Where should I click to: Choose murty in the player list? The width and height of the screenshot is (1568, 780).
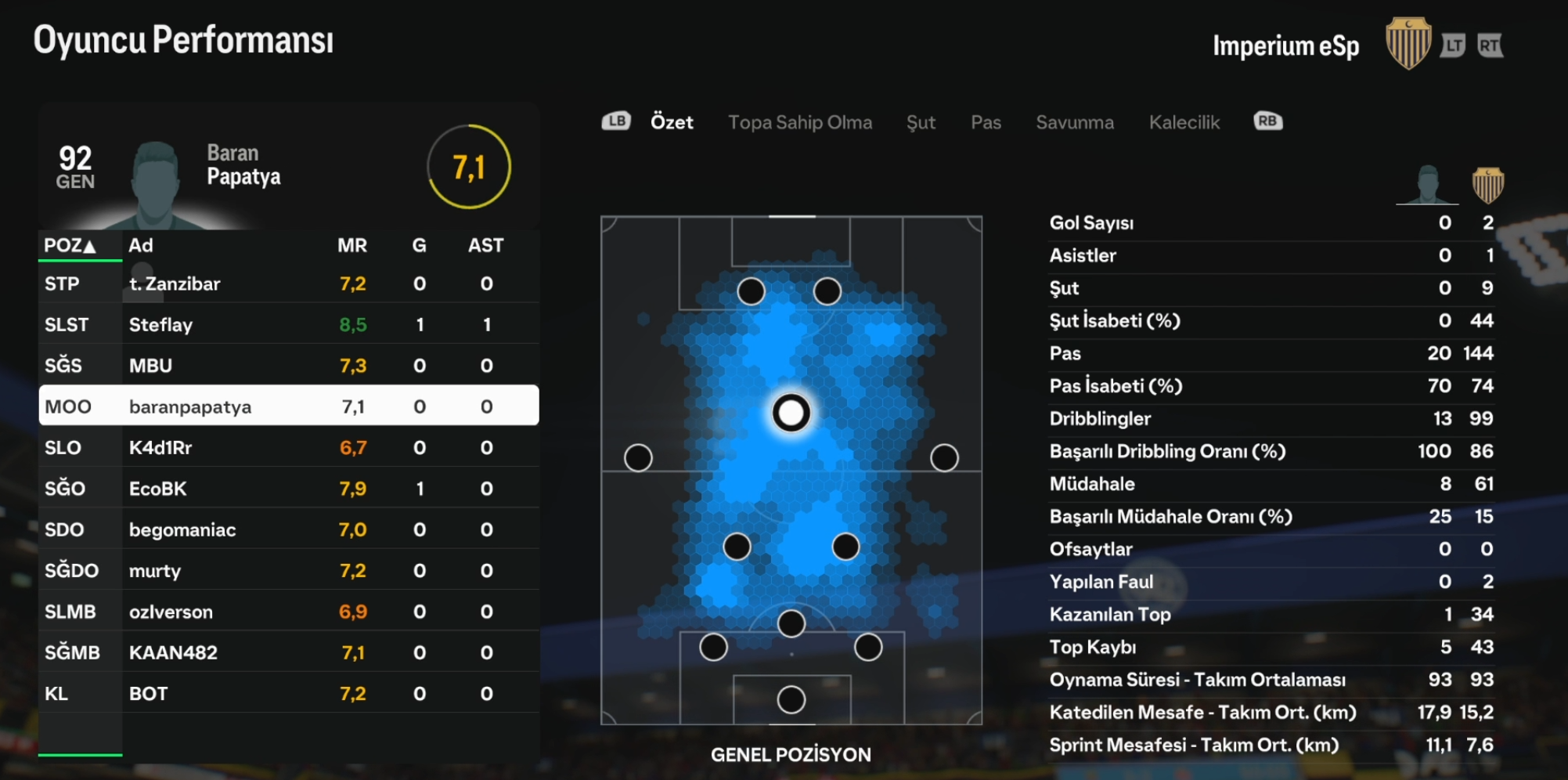(288, 571)
